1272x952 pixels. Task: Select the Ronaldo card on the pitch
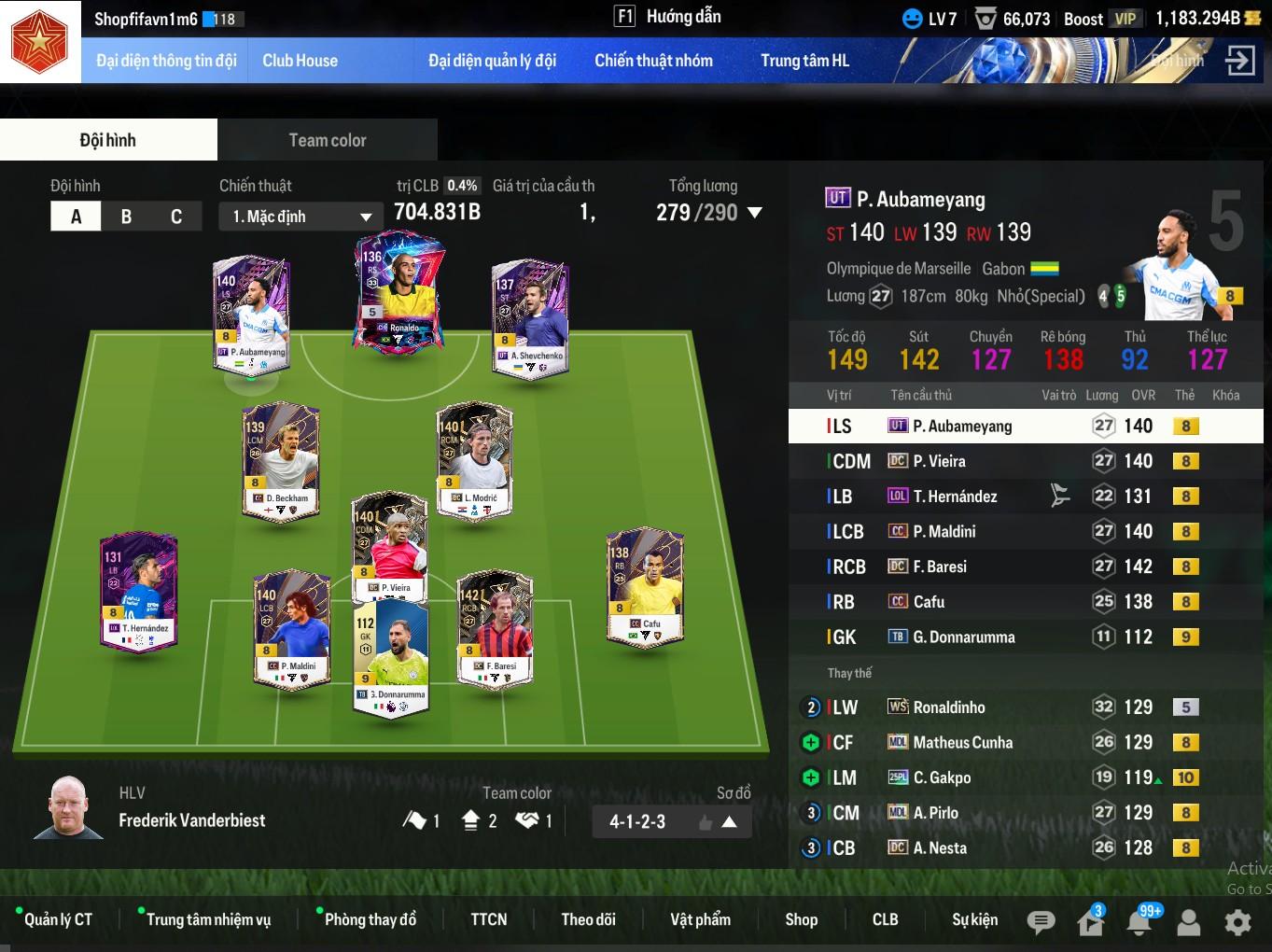399,291
